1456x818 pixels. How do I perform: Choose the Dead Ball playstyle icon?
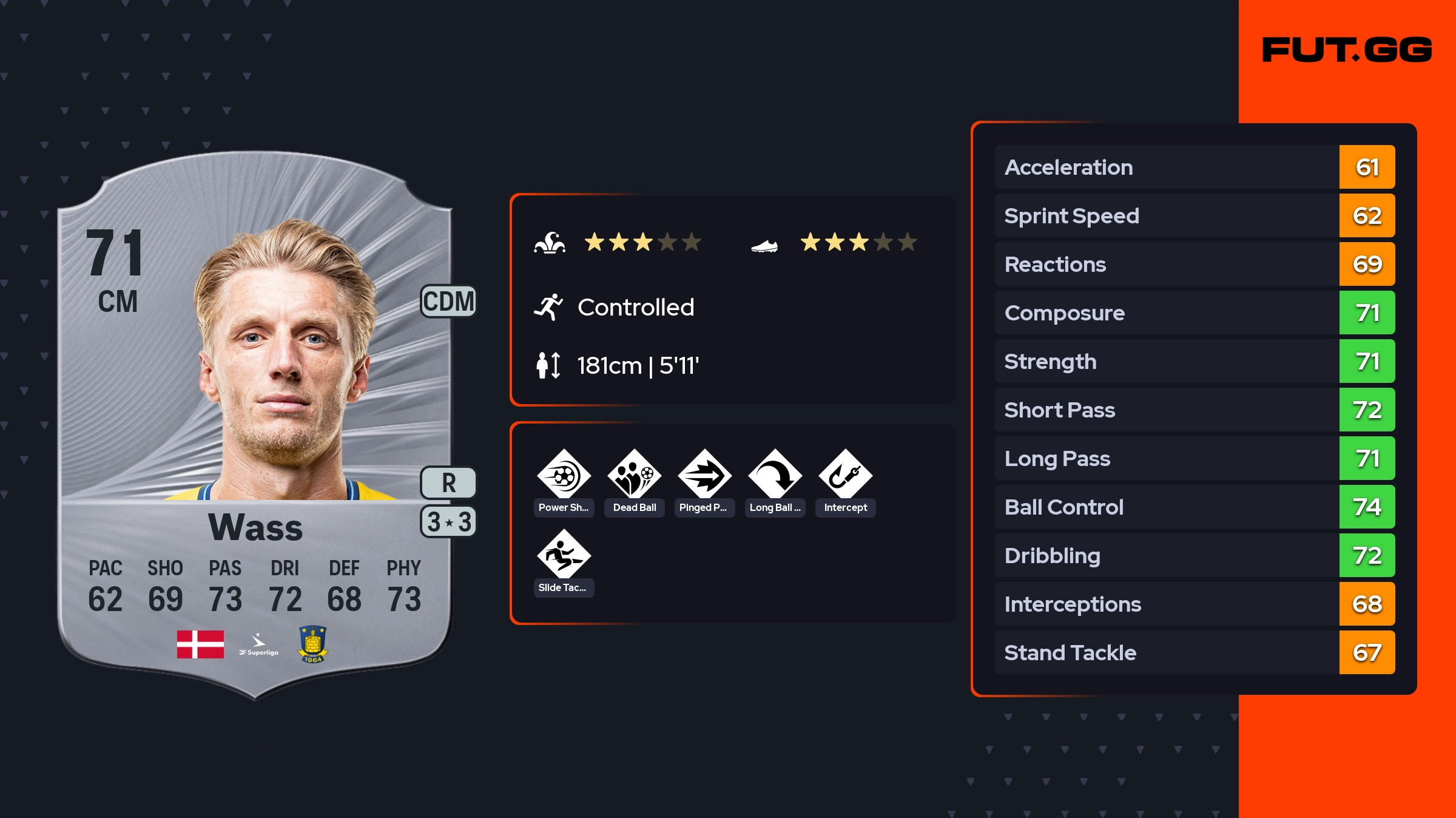click(x=634, y=475)
